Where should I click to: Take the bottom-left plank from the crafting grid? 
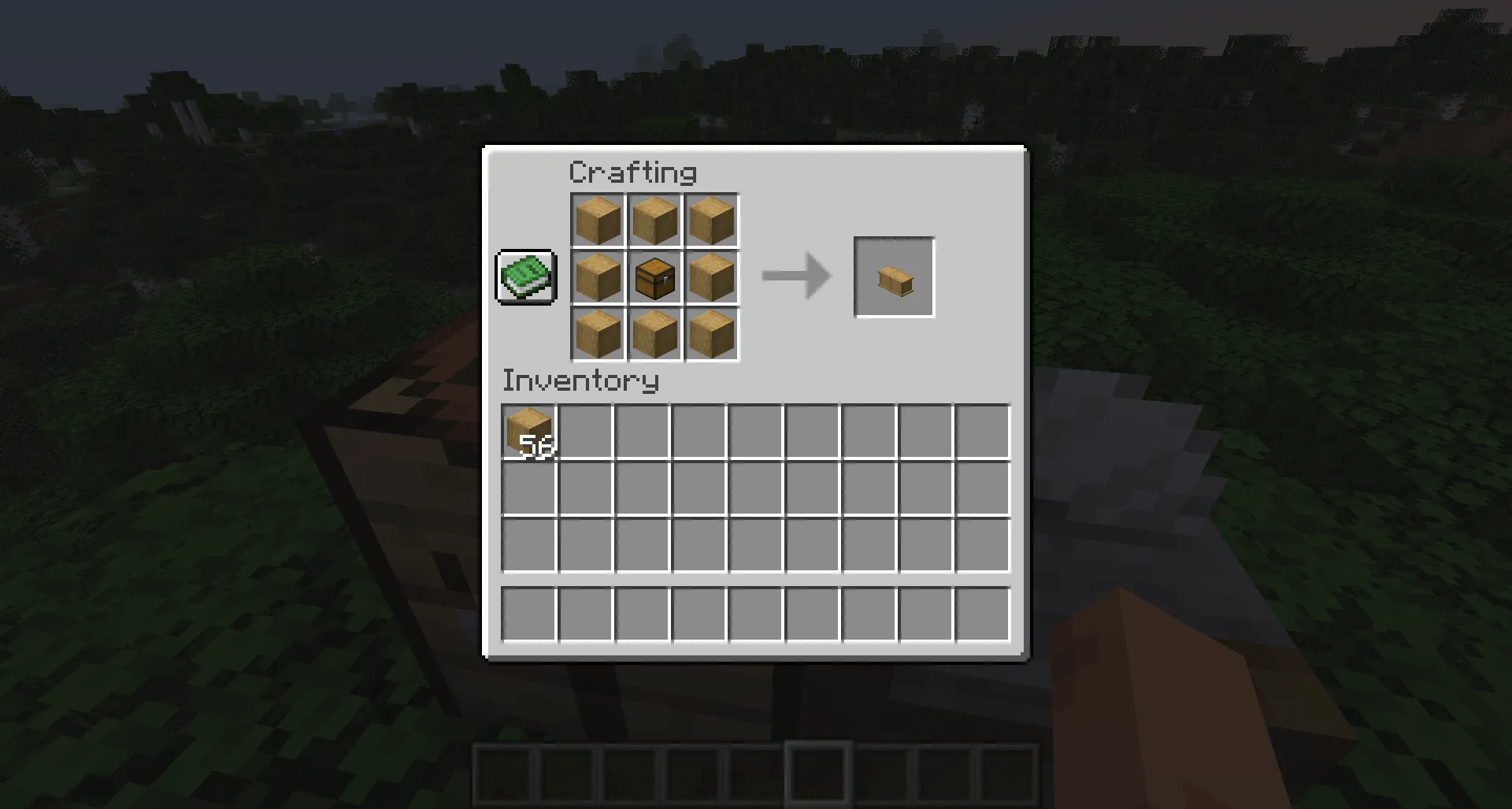pyautogui.click(x=597, y=334)
